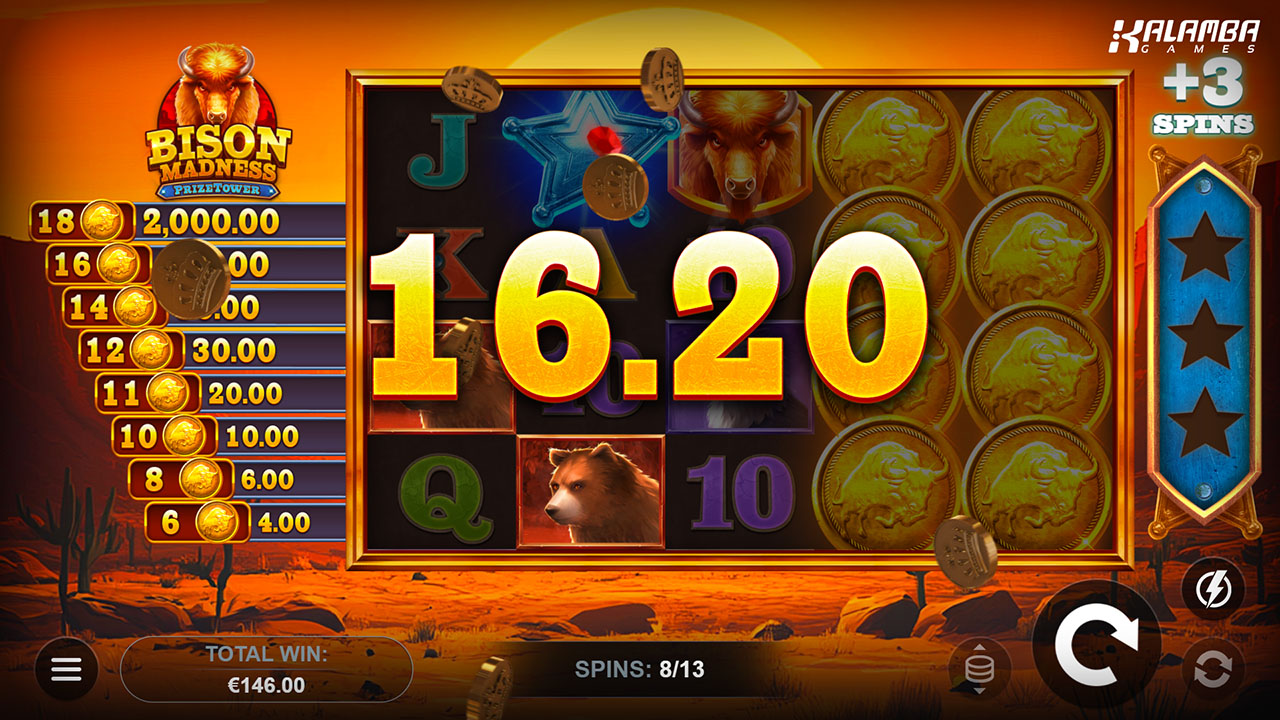This screenshot has height=720, width=1280.
Task: Toggle the lightning bolt turbo mode
Action: 1213,588
